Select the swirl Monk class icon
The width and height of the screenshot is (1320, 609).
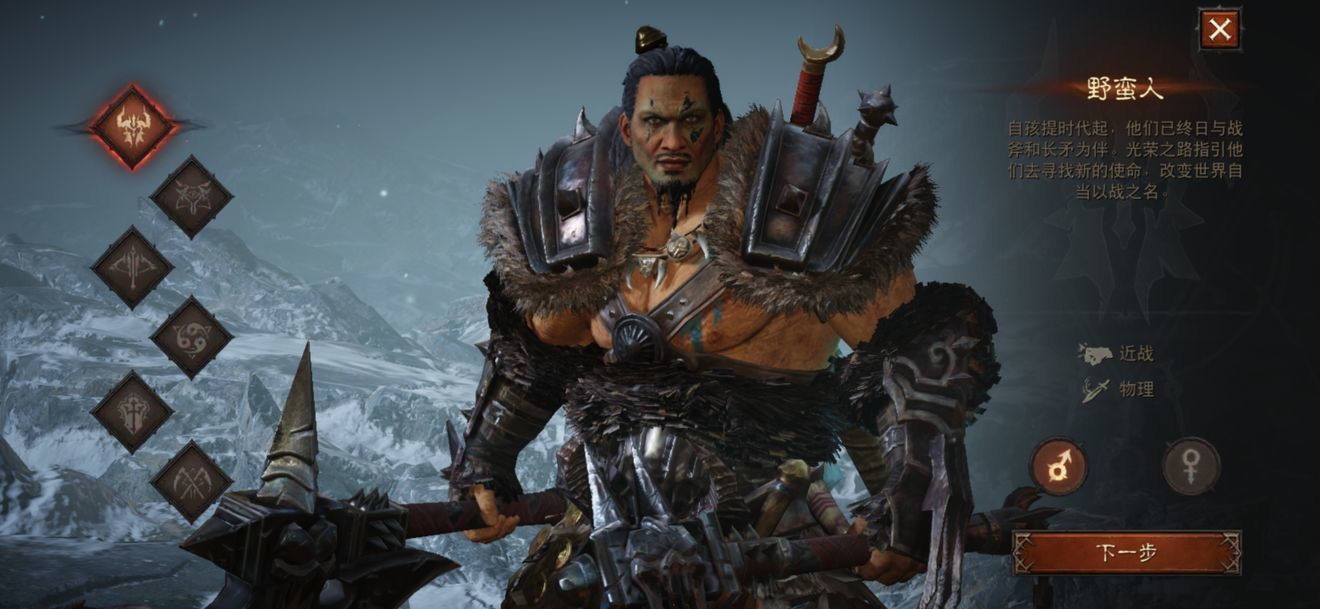(191, 338)
